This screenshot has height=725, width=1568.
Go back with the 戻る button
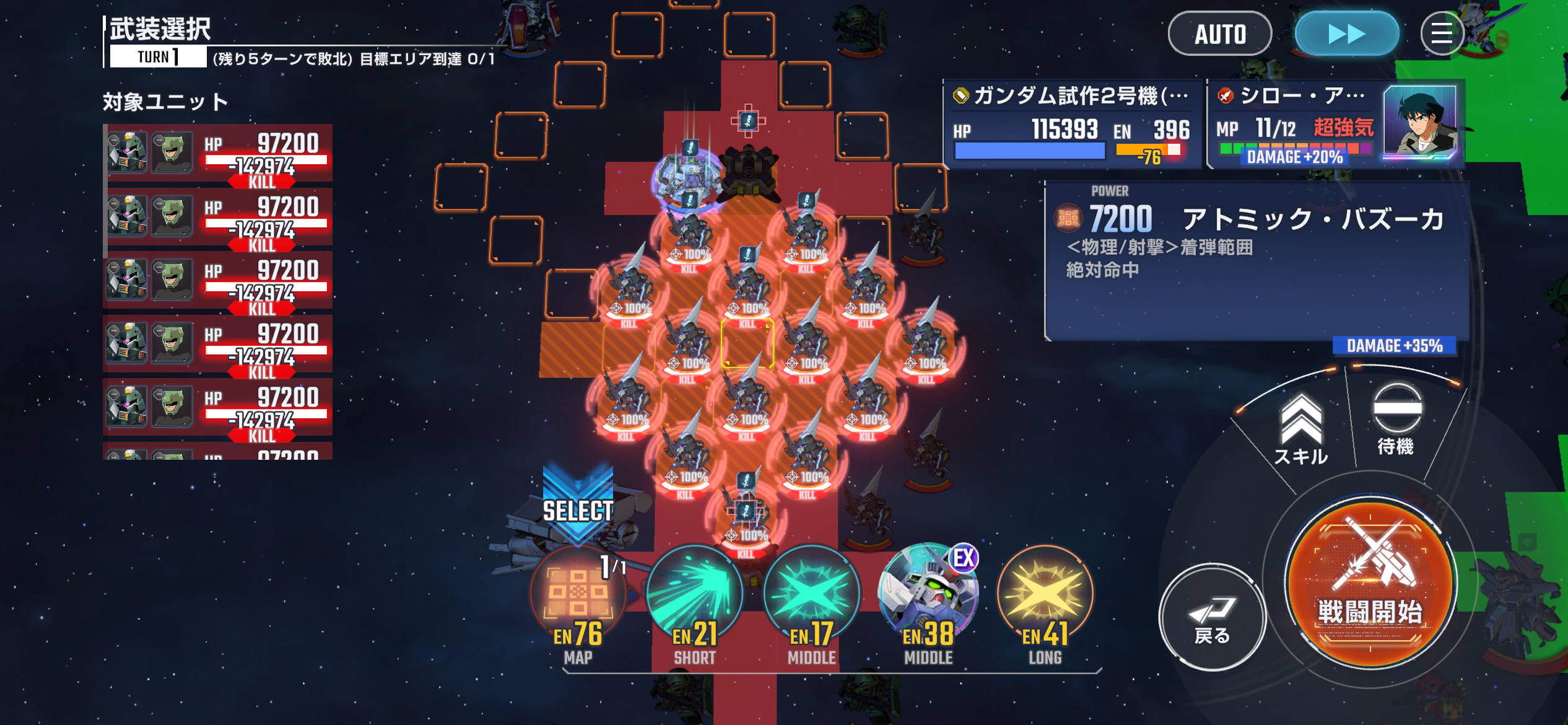(x=1211, y=617)
